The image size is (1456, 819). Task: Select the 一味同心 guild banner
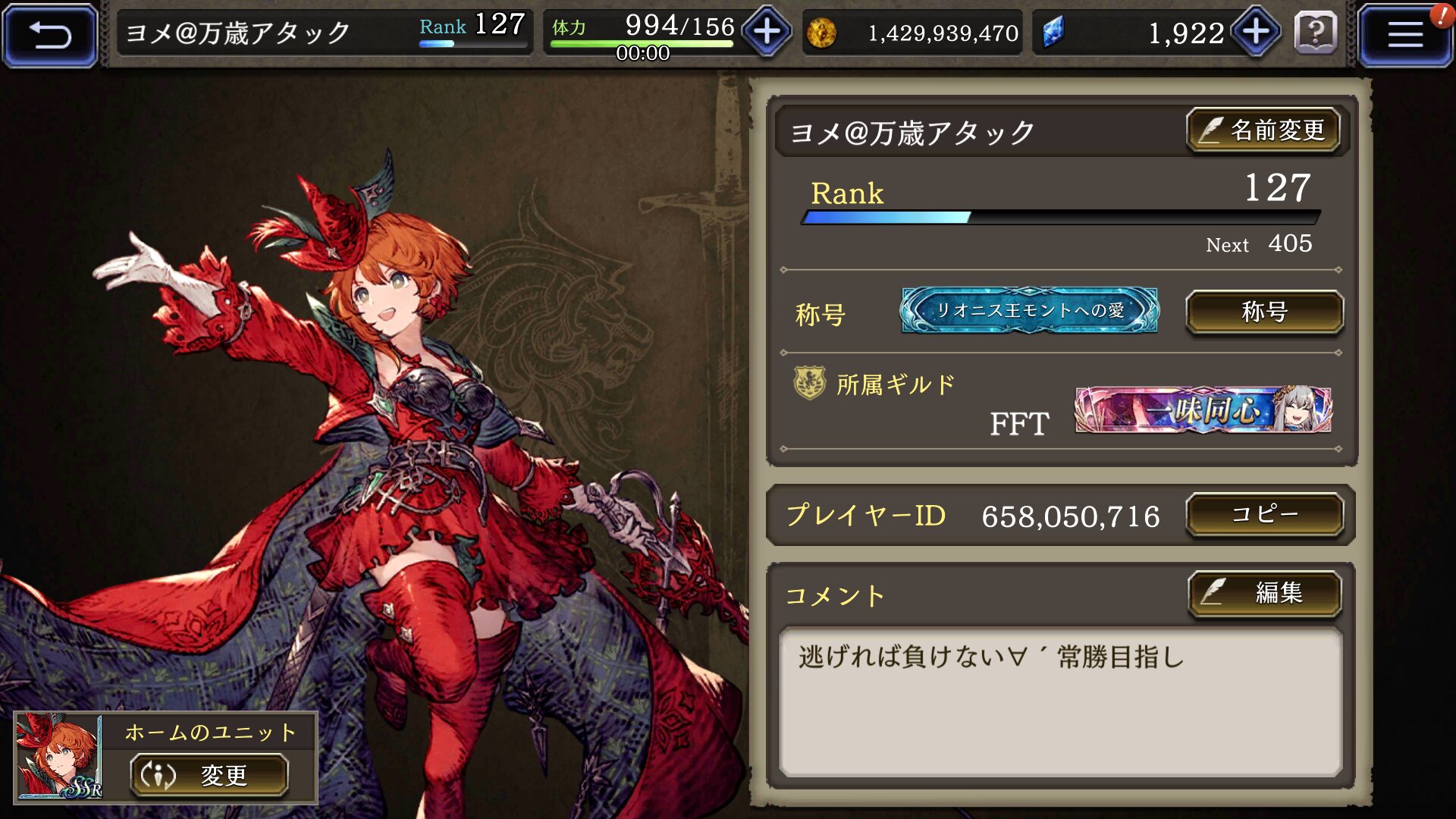pos(1203,410)
